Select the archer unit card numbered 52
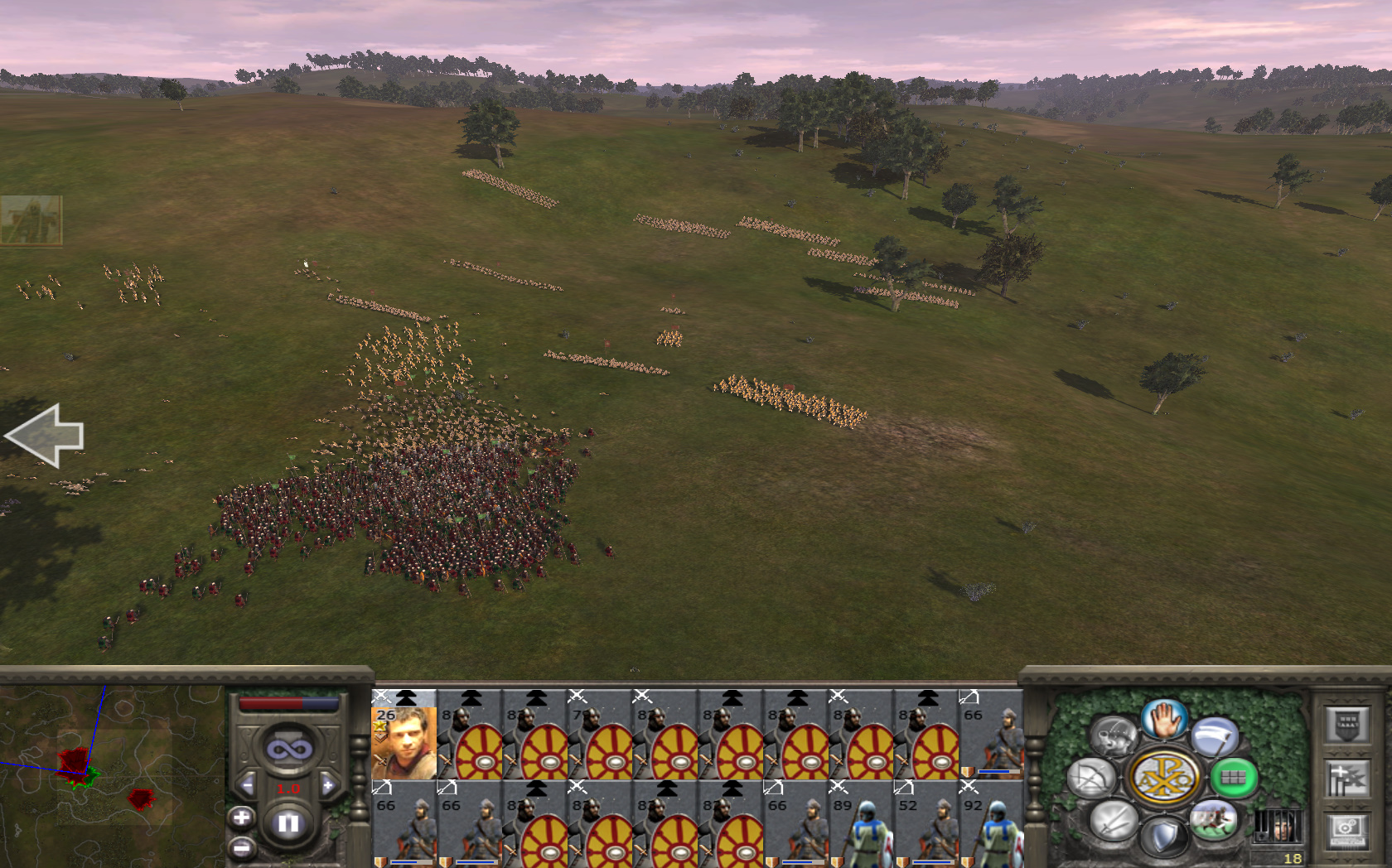Screen dimensions: 1392x868 [926, 824]
